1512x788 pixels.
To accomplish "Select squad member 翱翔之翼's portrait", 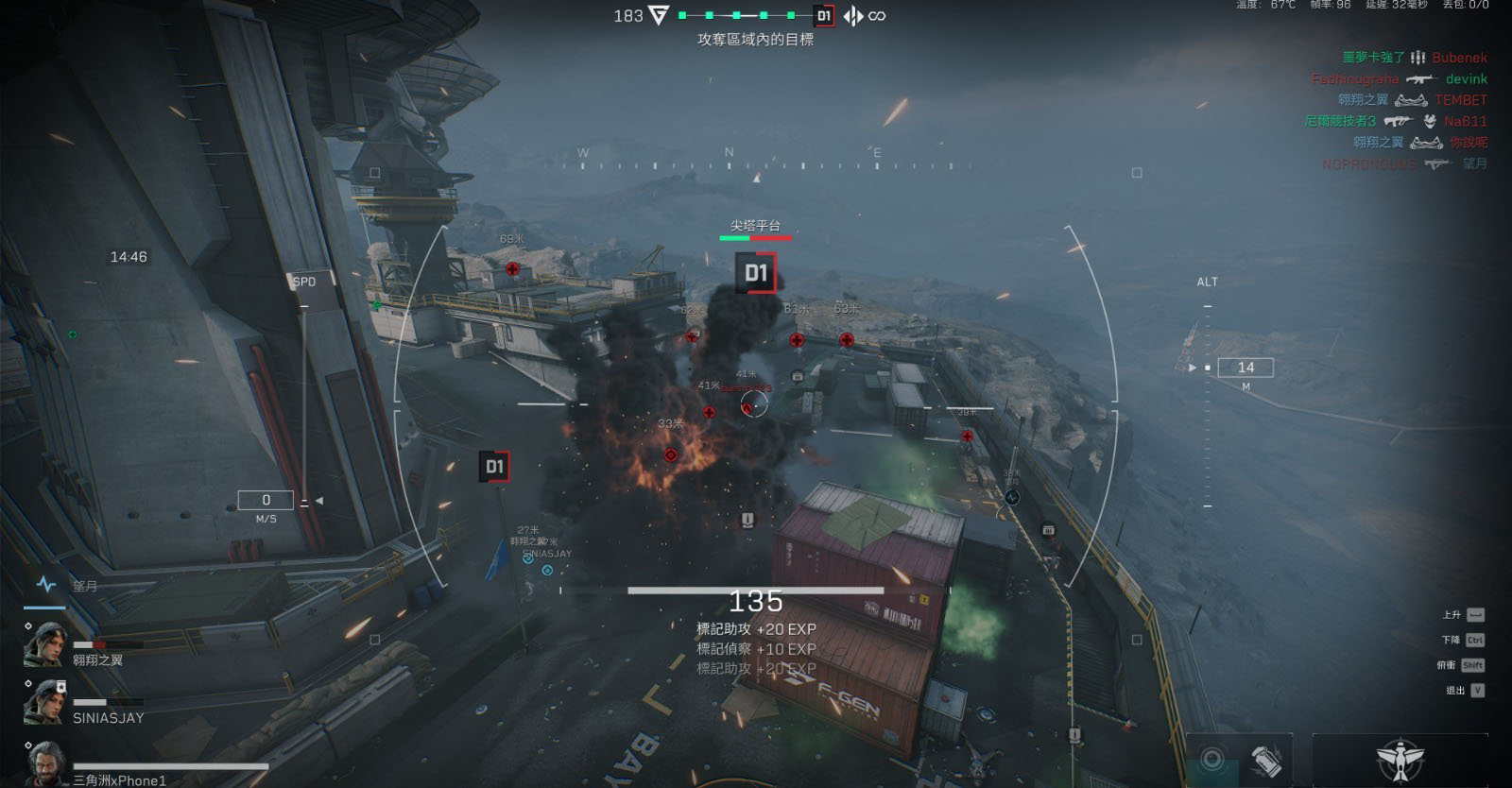I will (44, 645).
